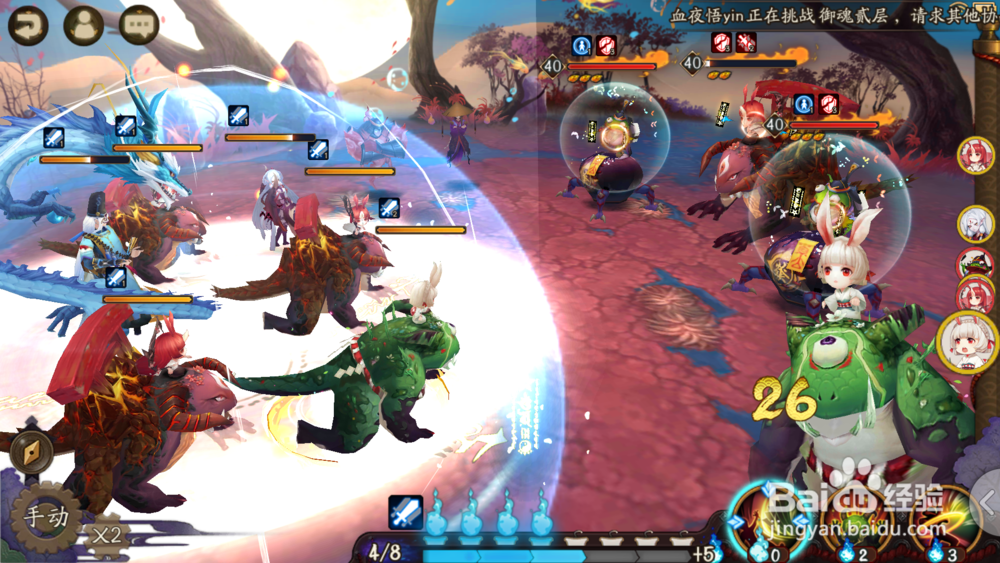Select the topmost red-haired turn order portrait
The width and height of the screenshot is (1000, 563).
click(972, 153)
